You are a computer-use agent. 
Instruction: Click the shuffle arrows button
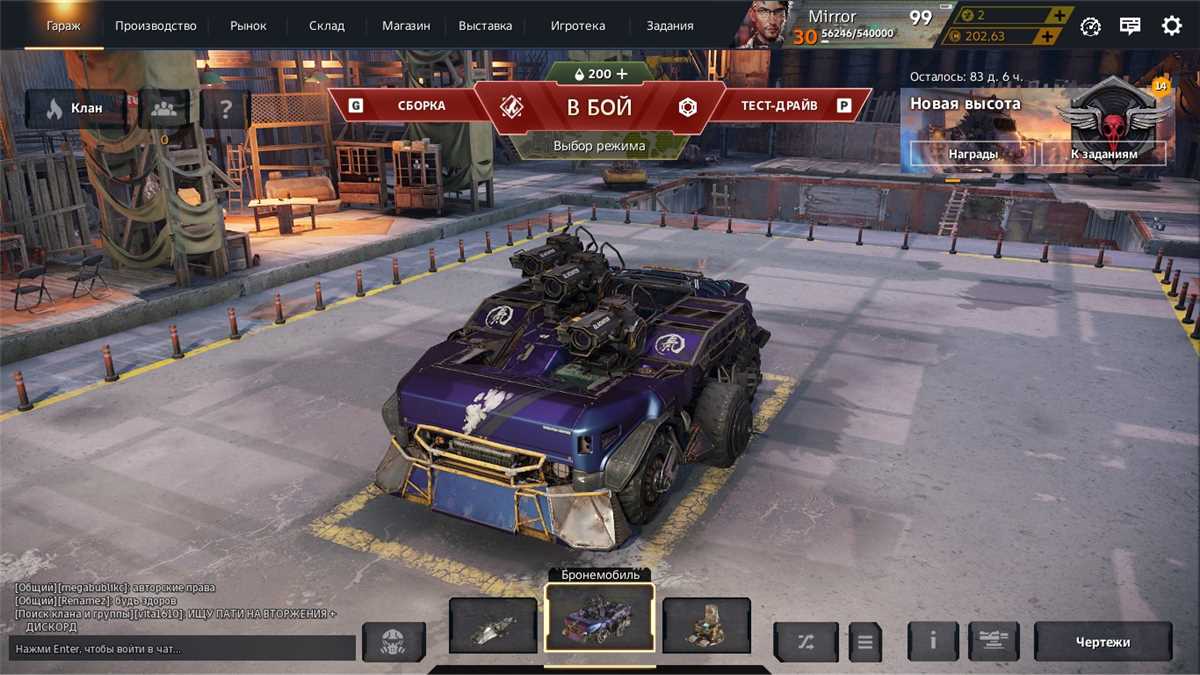pyautogui.click(x=806, y=642)
